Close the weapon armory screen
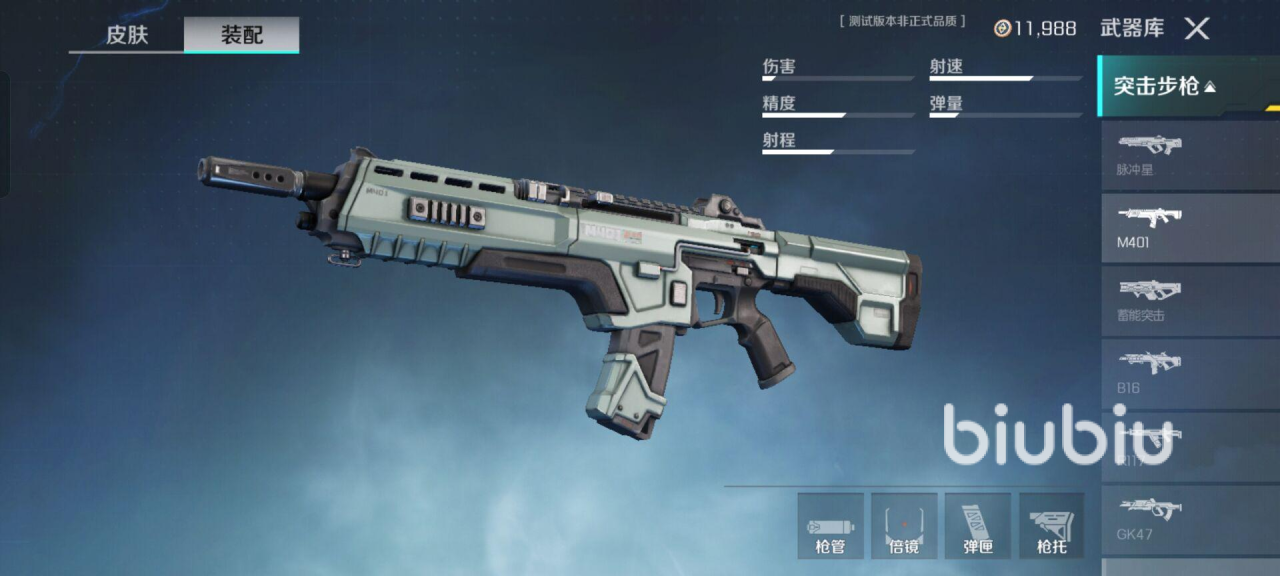The height and width of the screenshot is (576, 1280). coord(1197,28)
